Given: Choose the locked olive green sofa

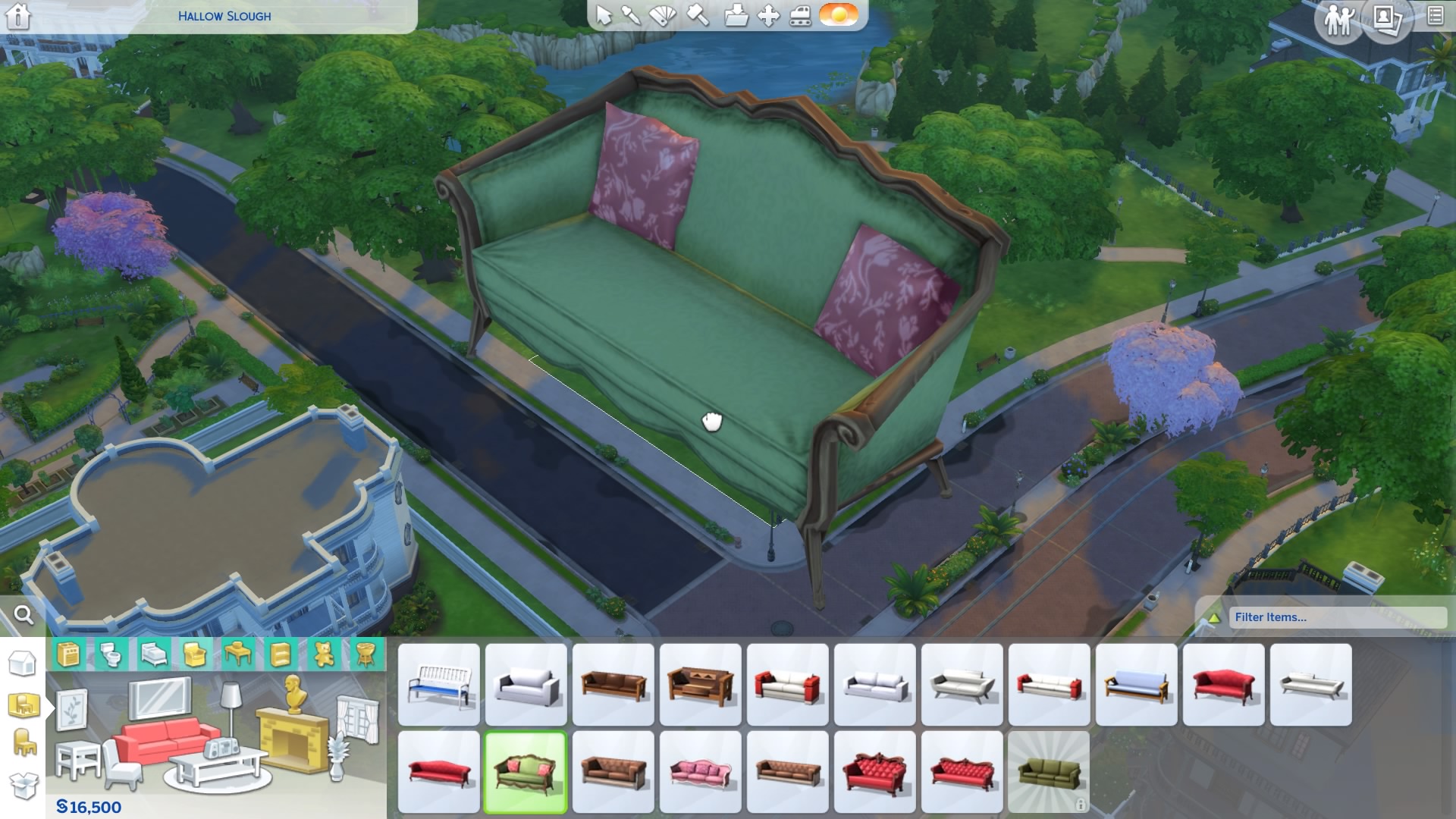Looking at the screenshot, I should (1049, 772).
